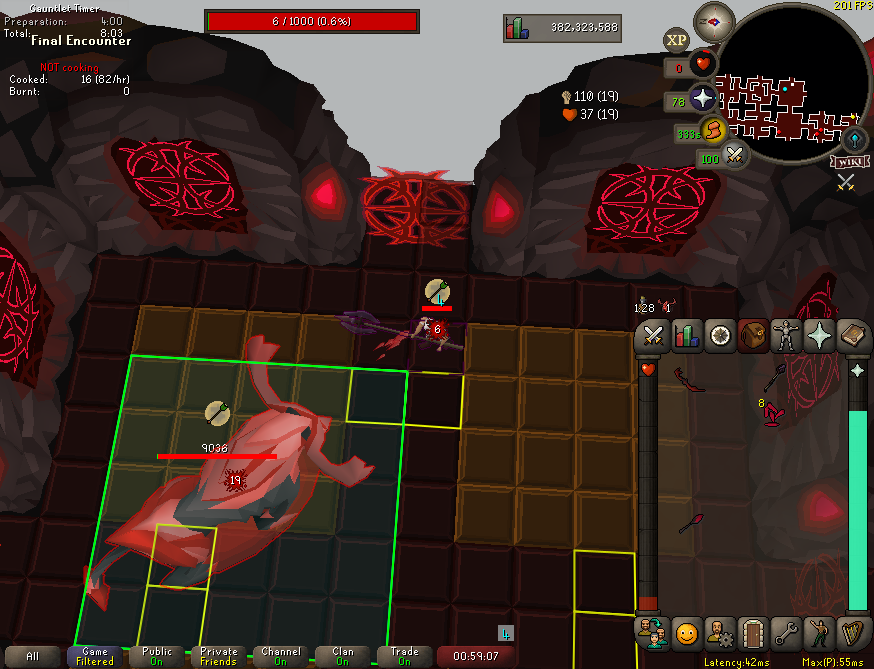Switch to the Skills tab
The image size is (874, 669).
686,336
